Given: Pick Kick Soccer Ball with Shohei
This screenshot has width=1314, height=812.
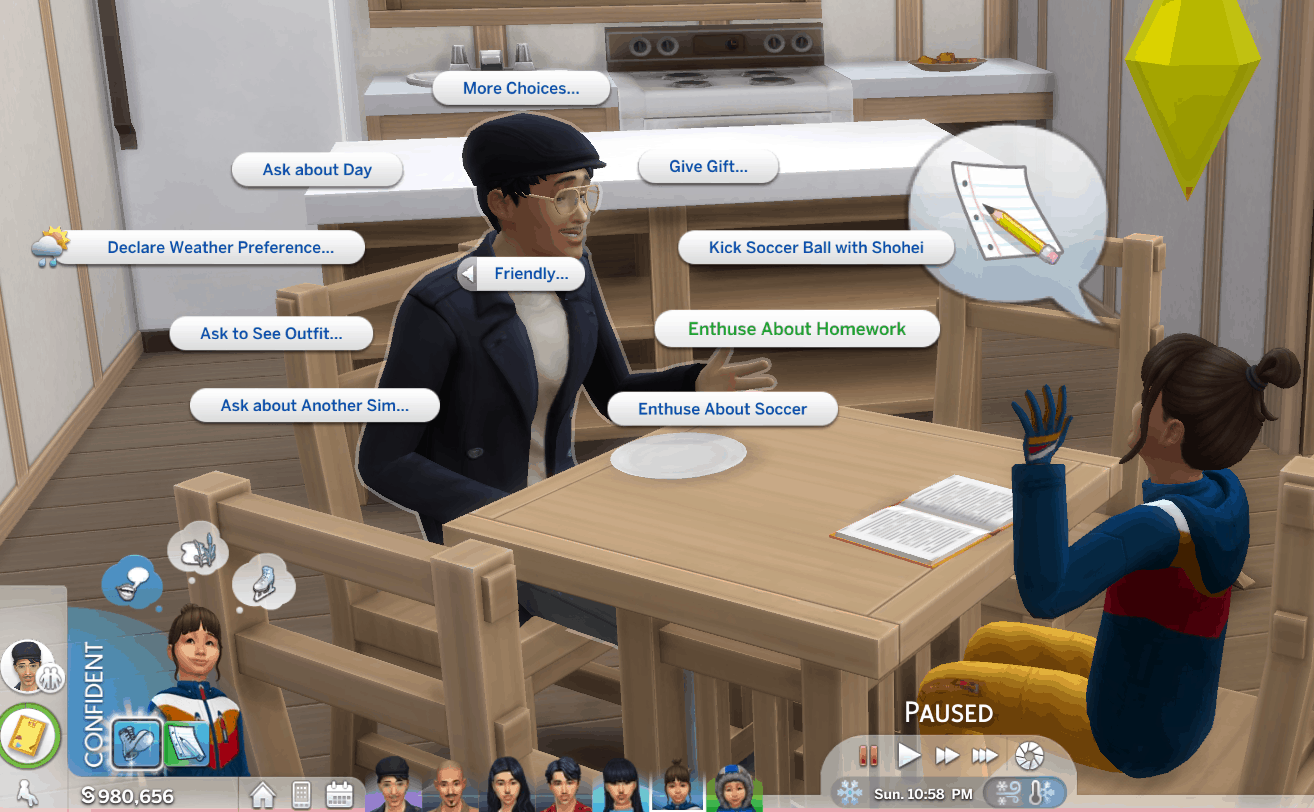Looking at the screenshot, I should point(816,248).
